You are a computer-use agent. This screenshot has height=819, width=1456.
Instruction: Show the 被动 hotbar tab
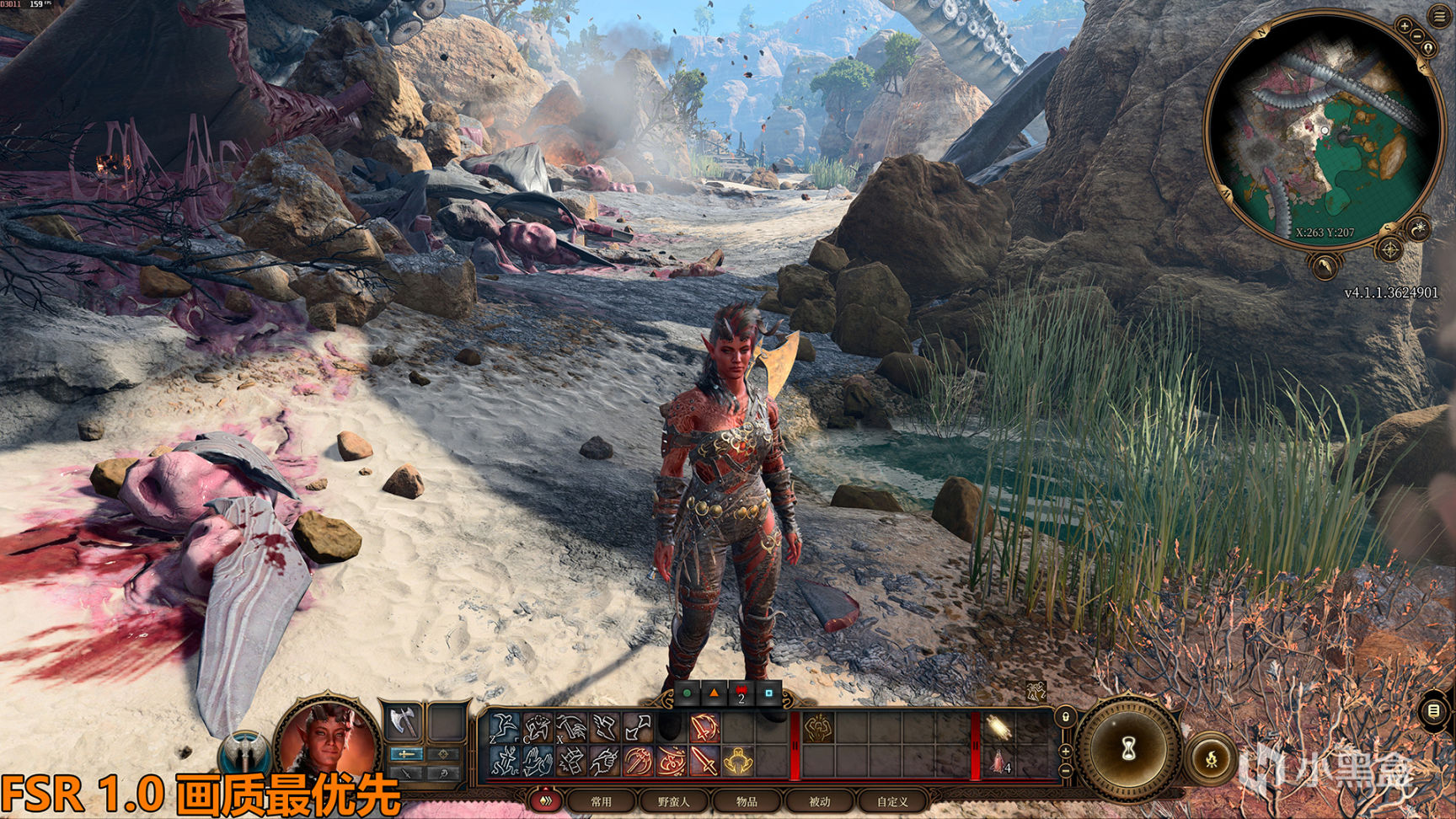pyautogui.click(x=819, y=801)
